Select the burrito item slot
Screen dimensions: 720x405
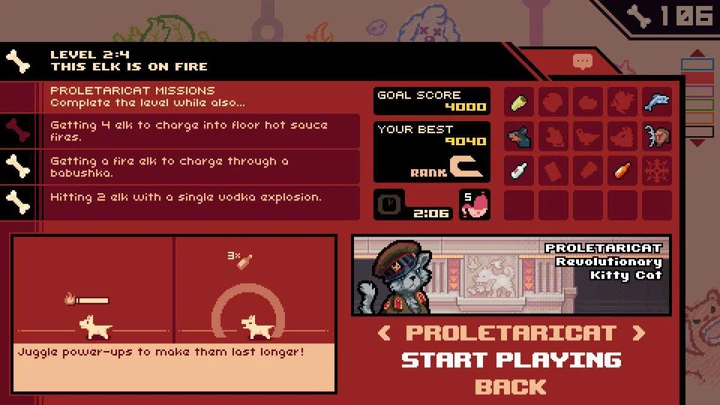click(x=519, y=102)
